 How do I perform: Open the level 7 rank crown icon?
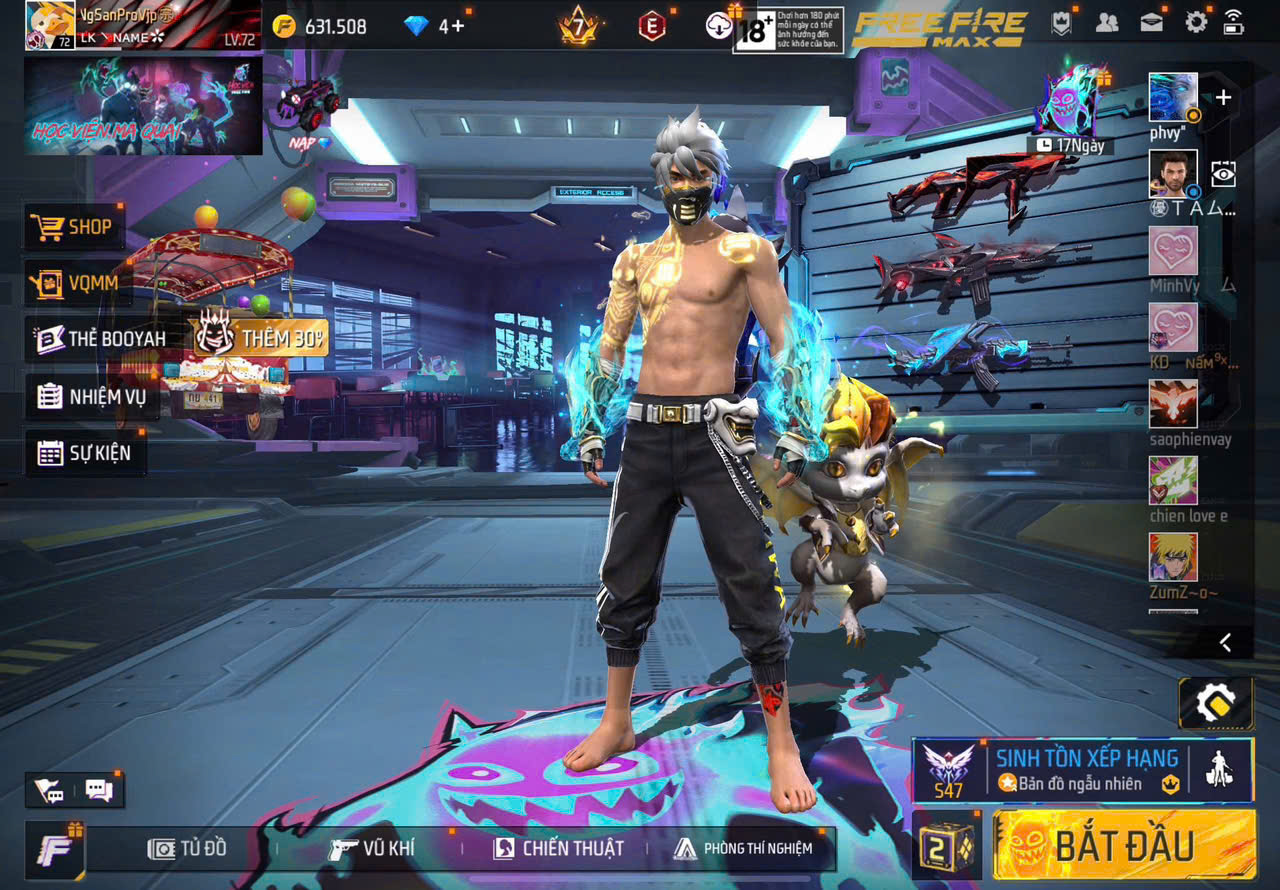pyautogui.click(x=578, y=28)
